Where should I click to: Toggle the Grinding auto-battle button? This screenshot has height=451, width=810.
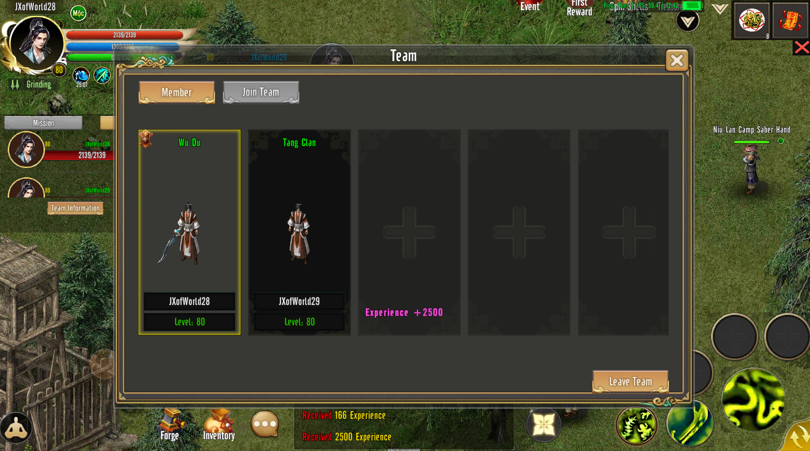coord(30,85)
